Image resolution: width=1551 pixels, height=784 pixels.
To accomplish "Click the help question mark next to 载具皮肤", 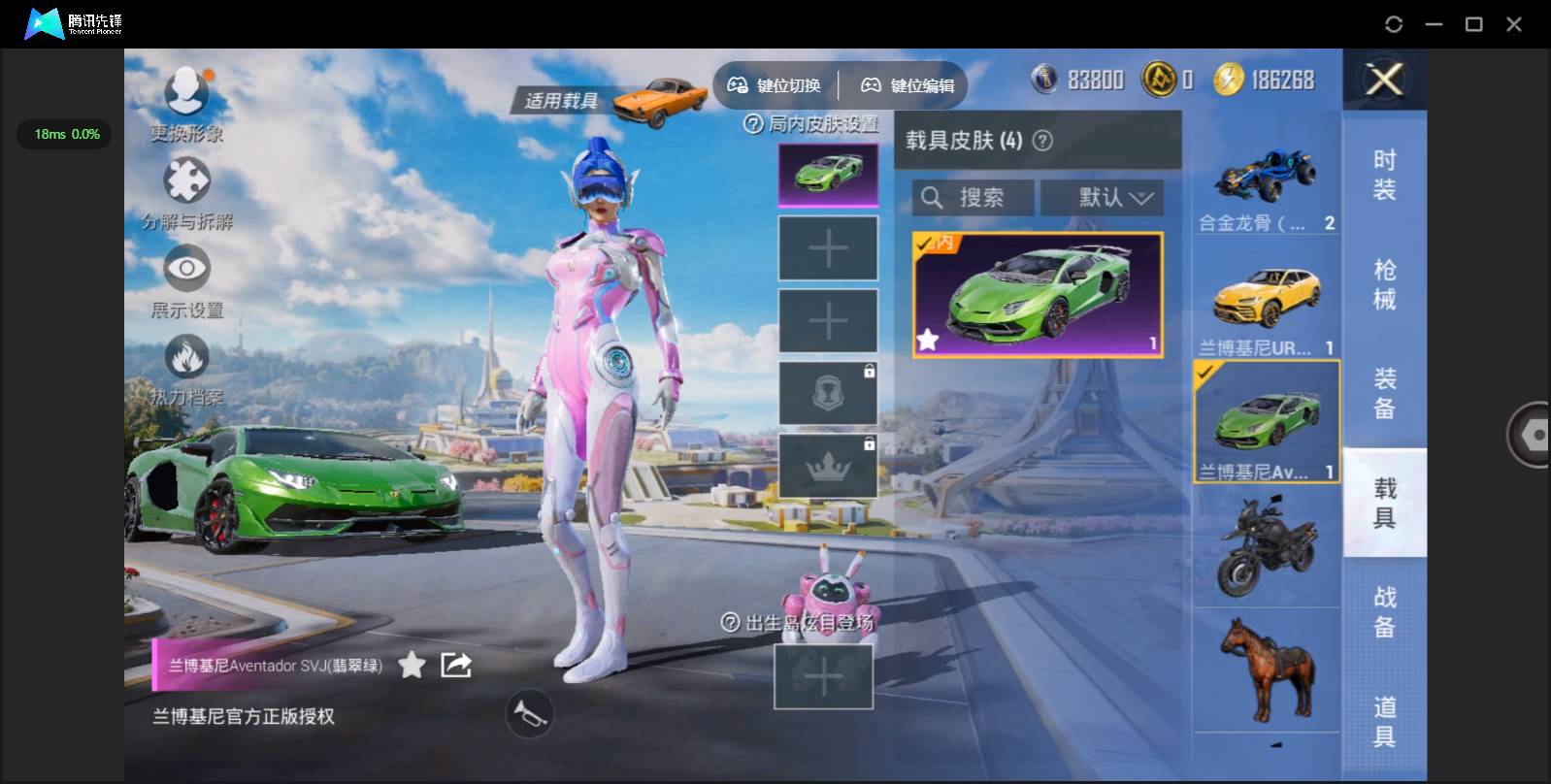I will (x=1041, y=141).
